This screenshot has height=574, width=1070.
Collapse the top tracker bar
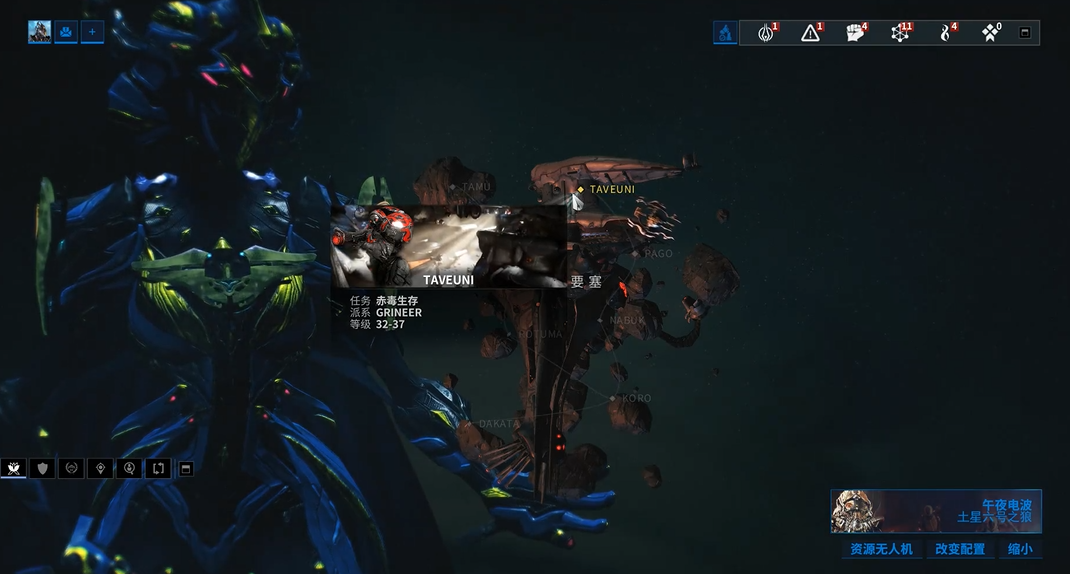point(1025,33)
